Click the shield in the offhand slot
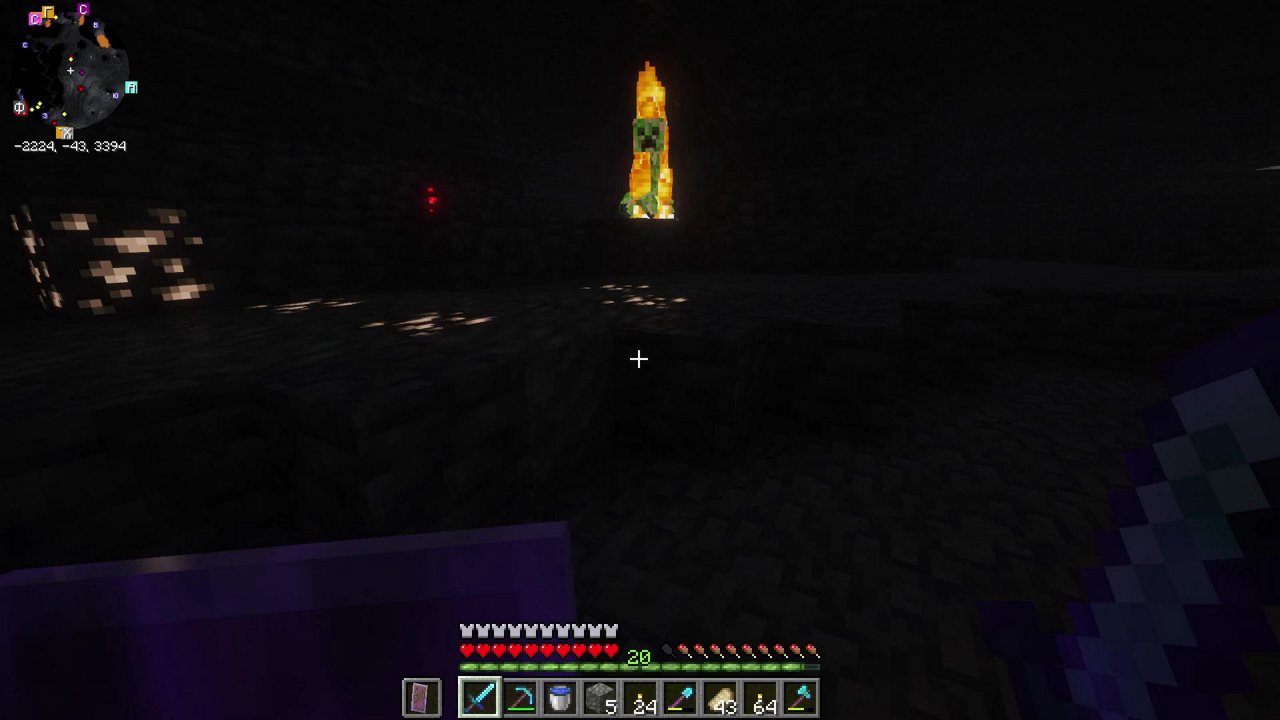This screenshot has width=1280, height=720. pyautogui.click(x=420, y=697)
